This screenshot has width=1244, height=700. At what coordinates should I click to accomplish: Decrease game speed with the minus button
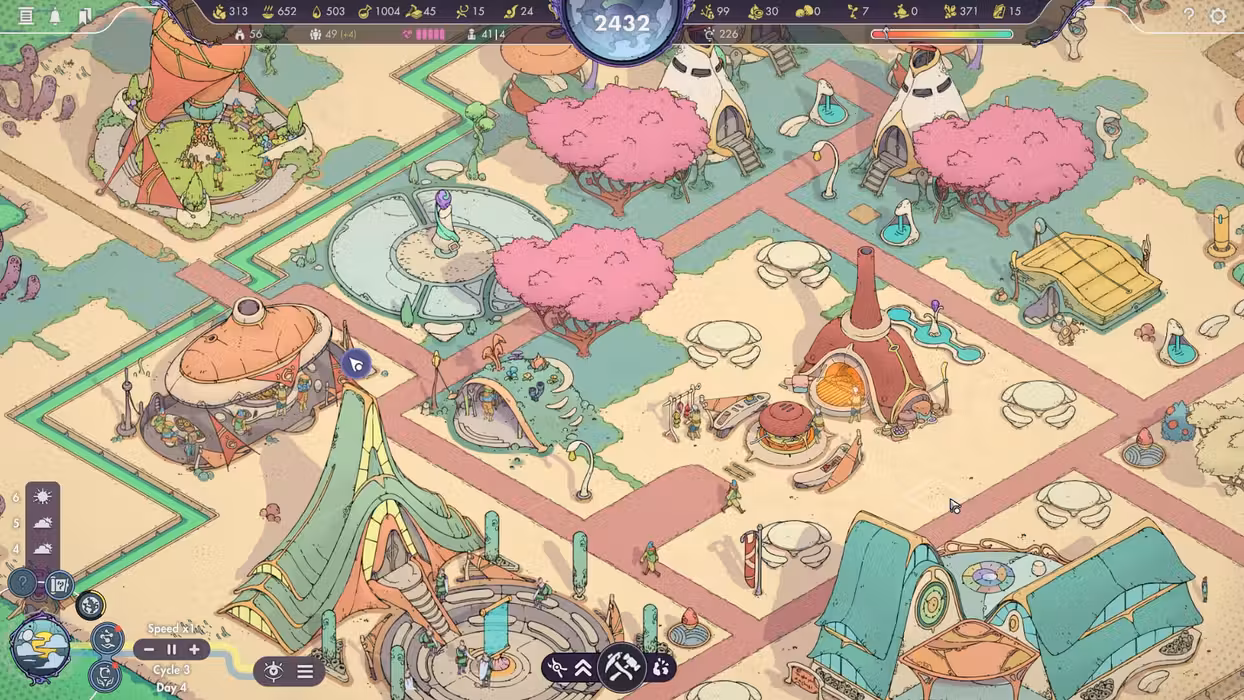click(x=149, y=650)
